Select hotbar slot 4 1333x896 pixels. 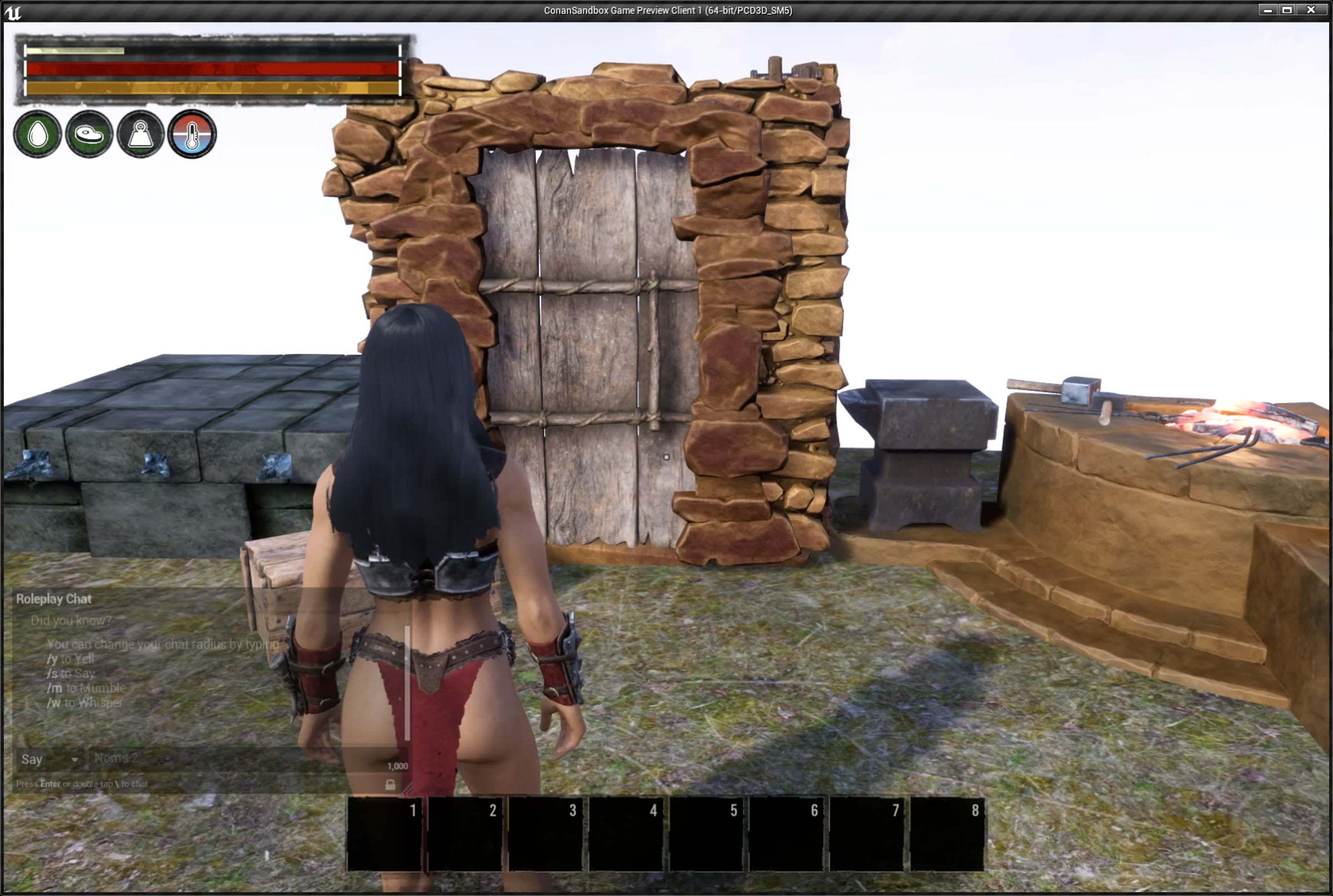[x=625, y=834]
